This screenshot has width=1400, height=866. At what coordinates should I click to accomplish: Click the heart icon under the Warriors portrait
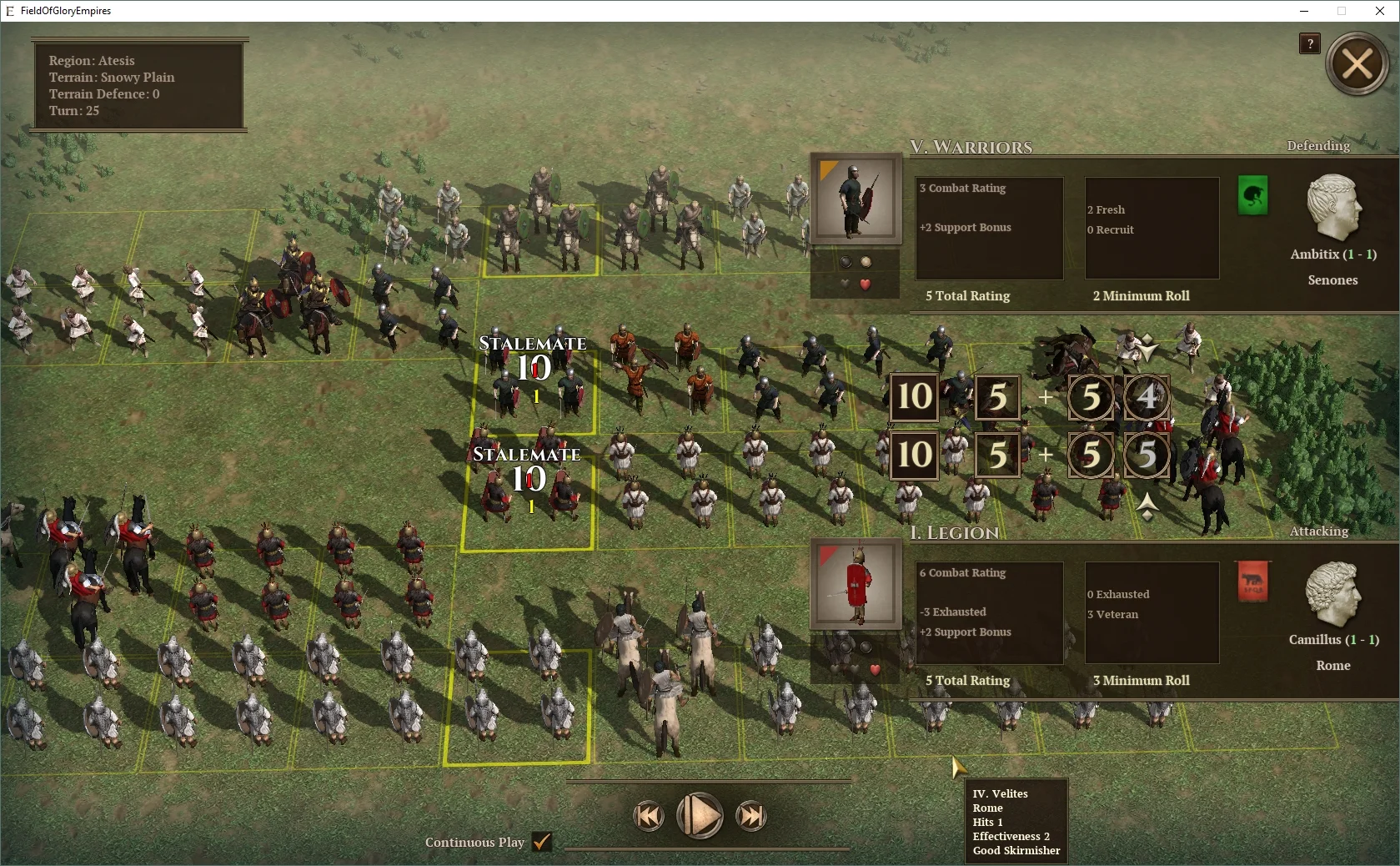coord(866,284)
